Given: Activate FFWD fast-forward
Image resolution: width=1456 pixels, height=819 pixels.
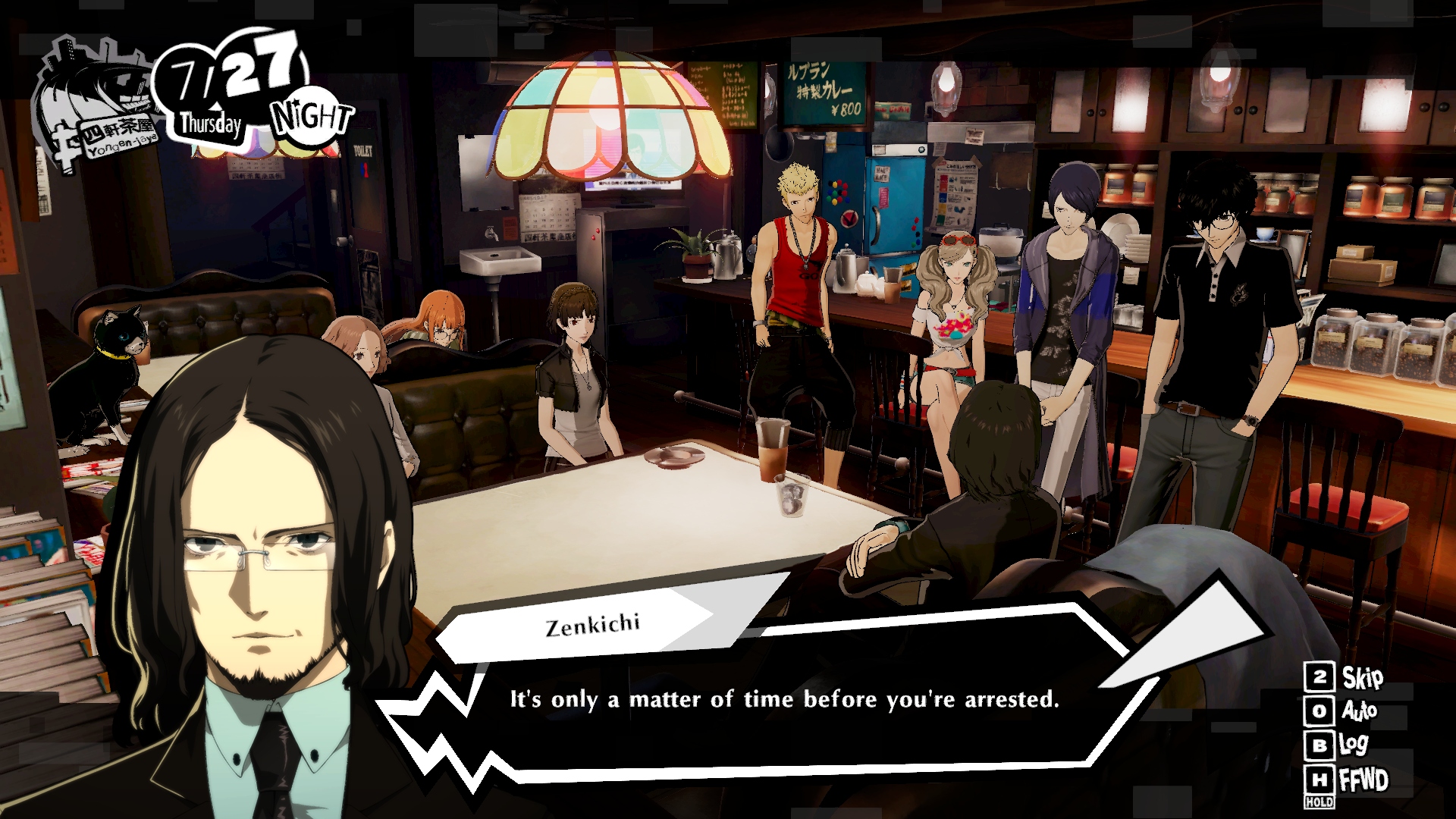Looking at the screenshot, I should (1347, 780).
